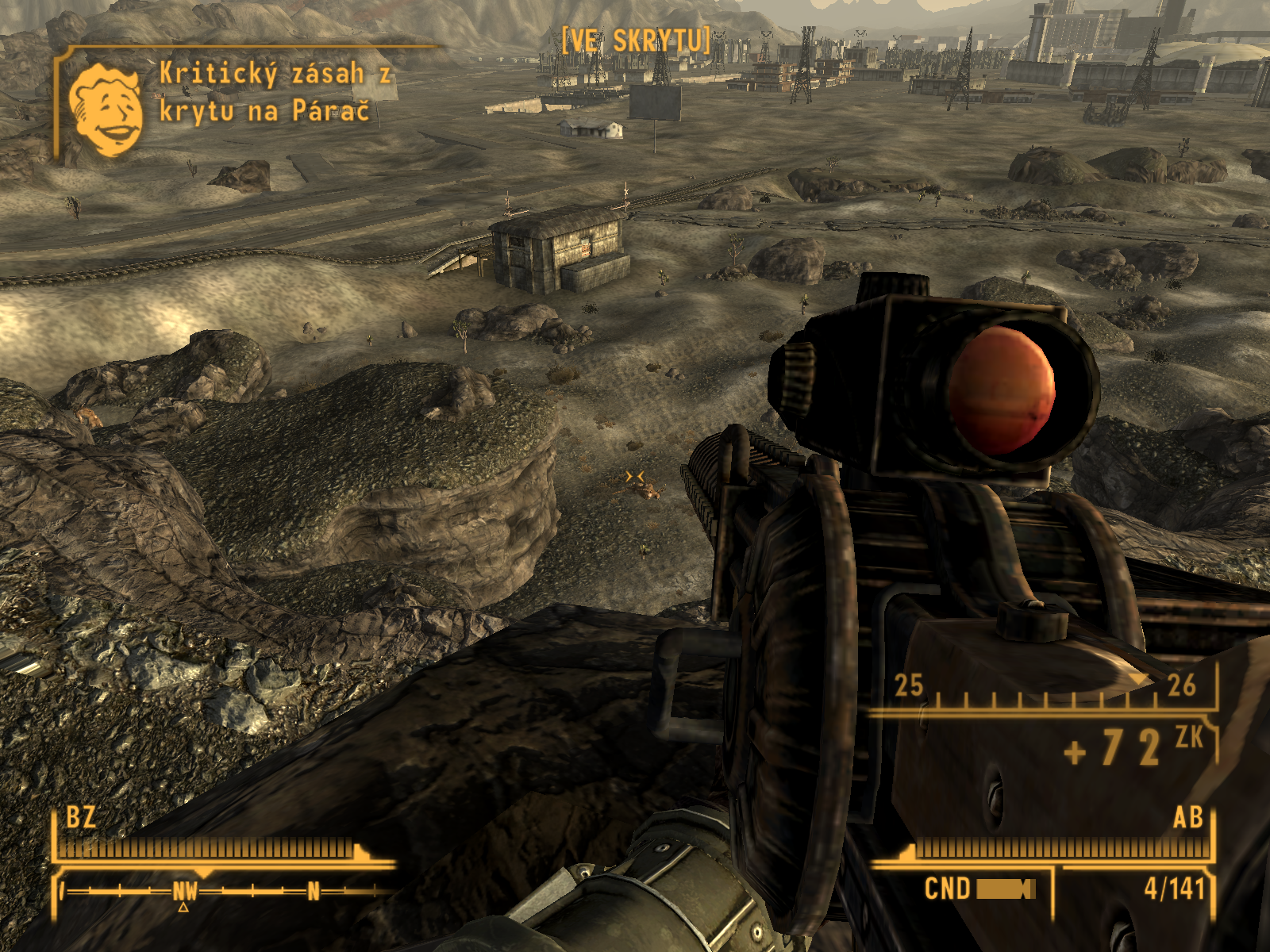This screenshot has height=952, width=1270.
Task: Select the [VE SKRYTU] sneak status indicator
Action: point(635,40)
